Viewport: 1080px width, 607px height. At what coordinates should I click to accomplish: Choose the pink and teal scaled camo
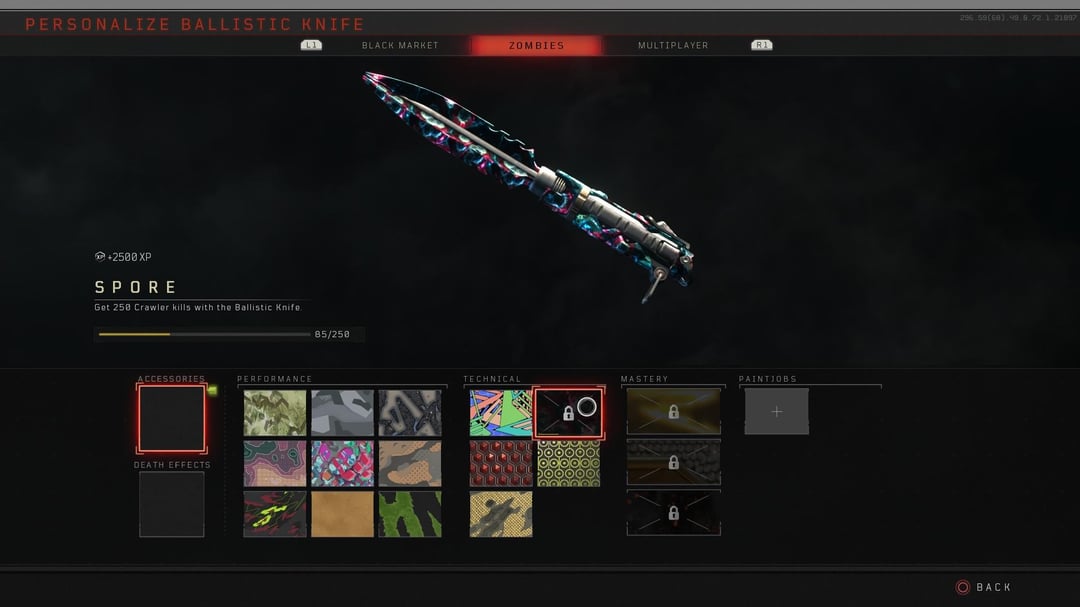click(x=342, y=463)
